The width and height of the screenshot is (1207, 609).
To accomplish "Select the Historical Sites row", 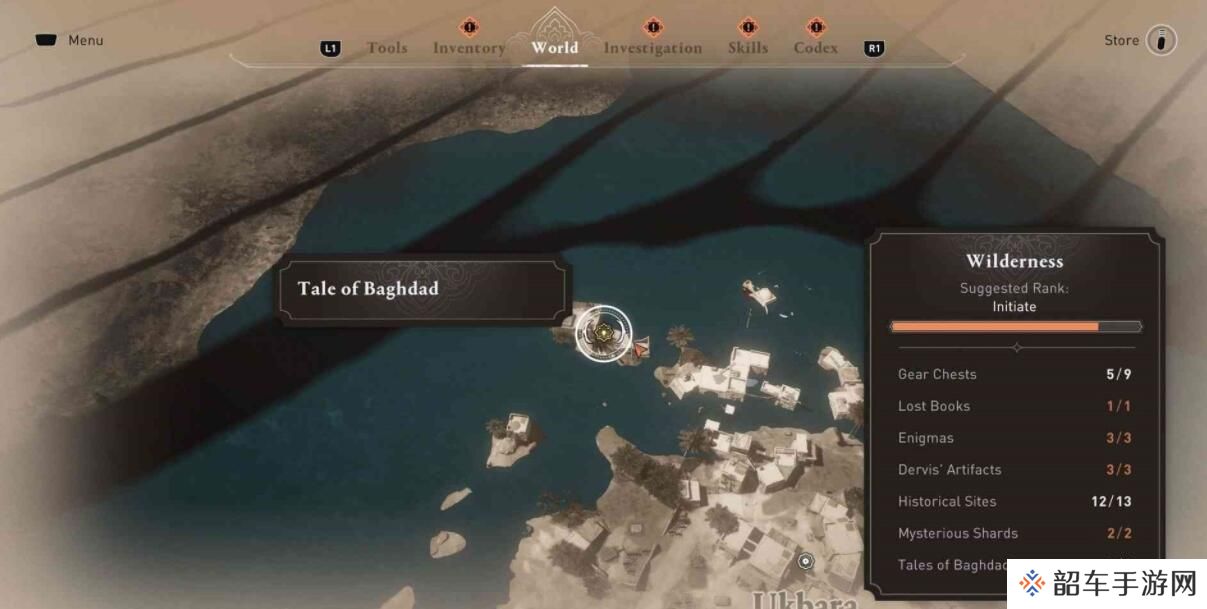I will (1014, 502).
